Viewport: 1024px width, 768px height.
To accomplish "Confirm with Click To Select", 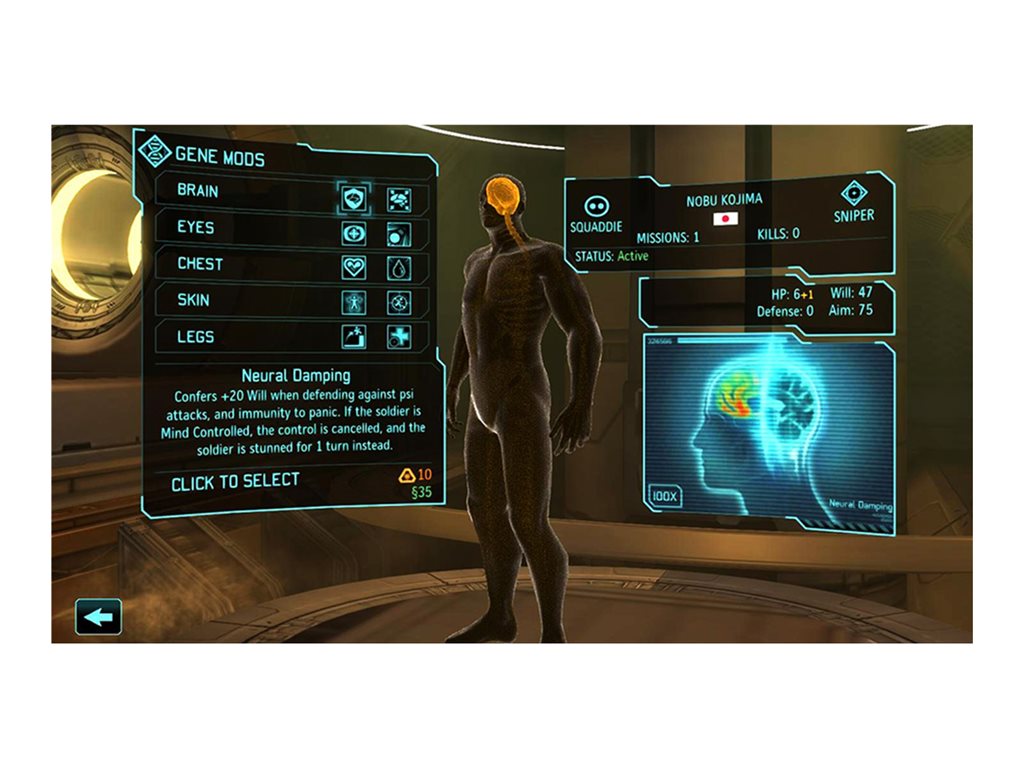I will point(235,482).
